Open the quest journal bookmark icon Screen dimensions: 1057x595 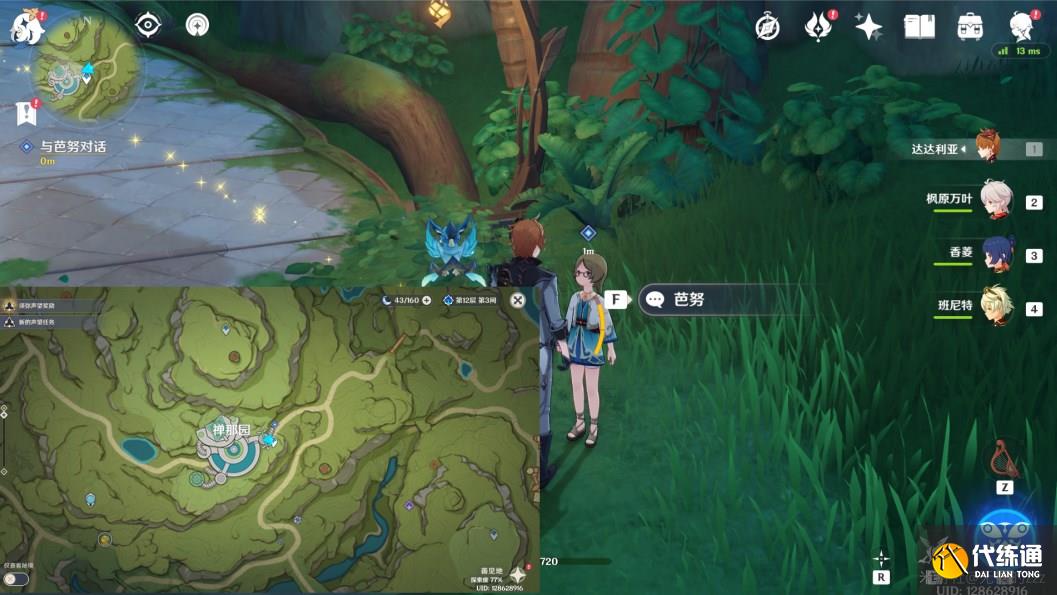point(27,112)
